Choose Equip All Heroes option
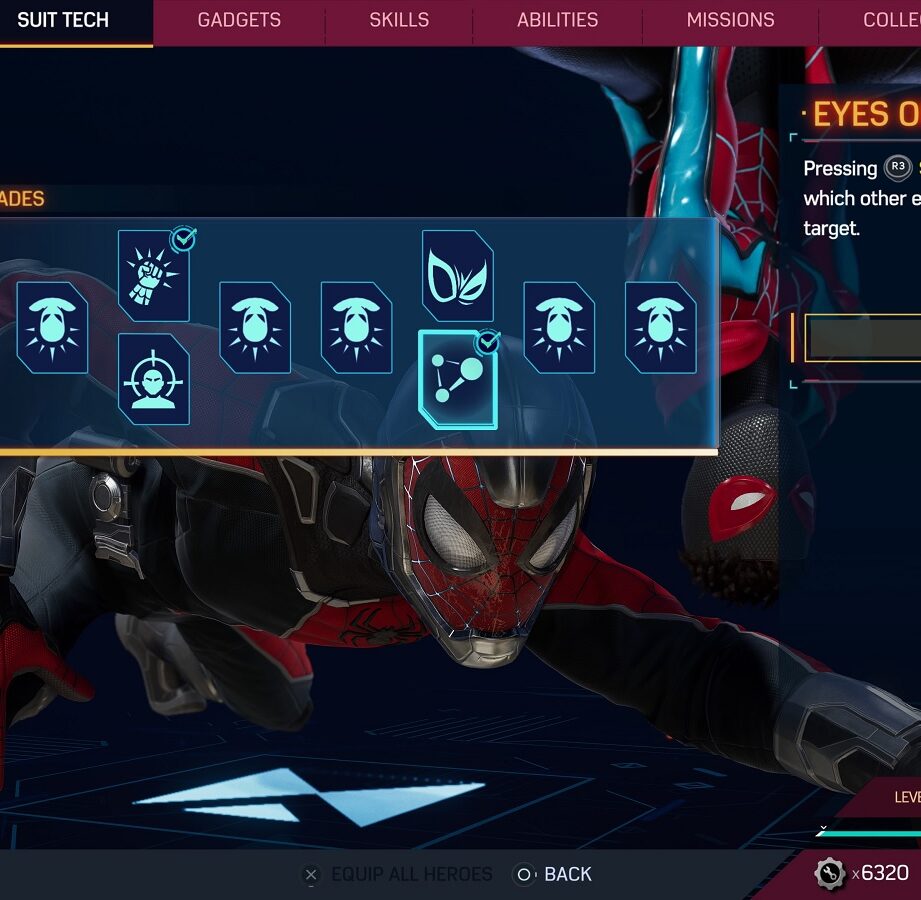Image resolution: width=921 pixels, height=900 pixels. [397, 875]
